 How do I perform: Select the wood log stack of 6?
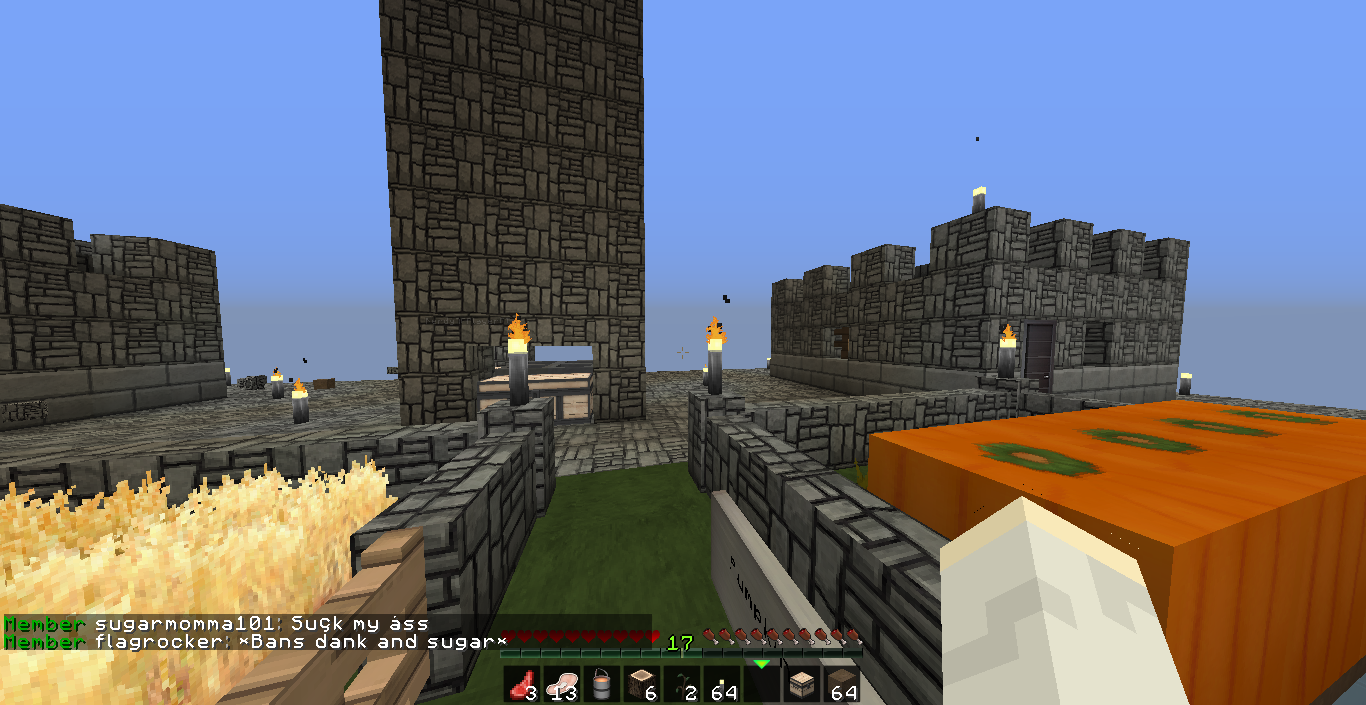[641, 685]
